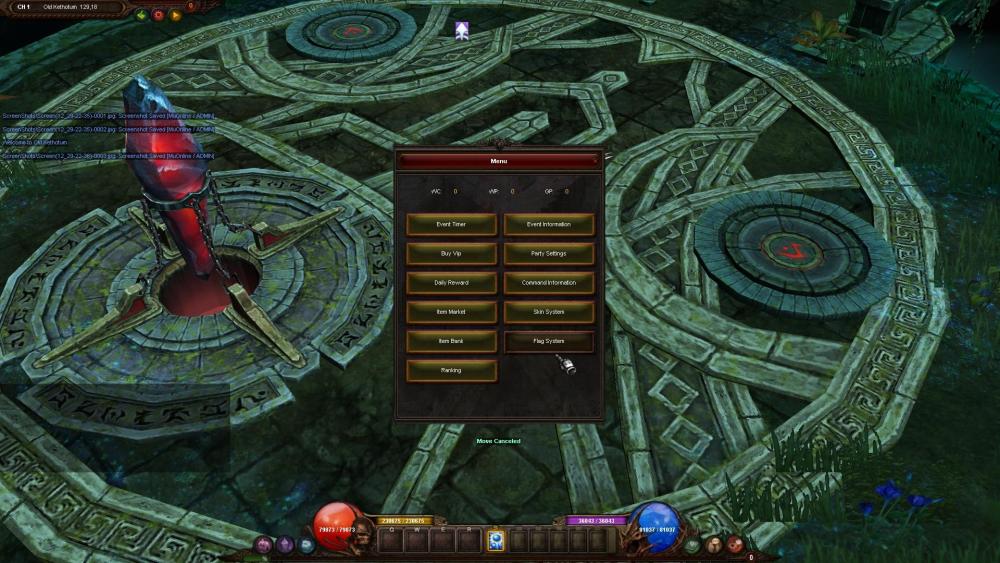Image resolution: width=1000 pixels, height=563 pixels.
Task: Open the Event Timer menu entry
Action: 451,225
